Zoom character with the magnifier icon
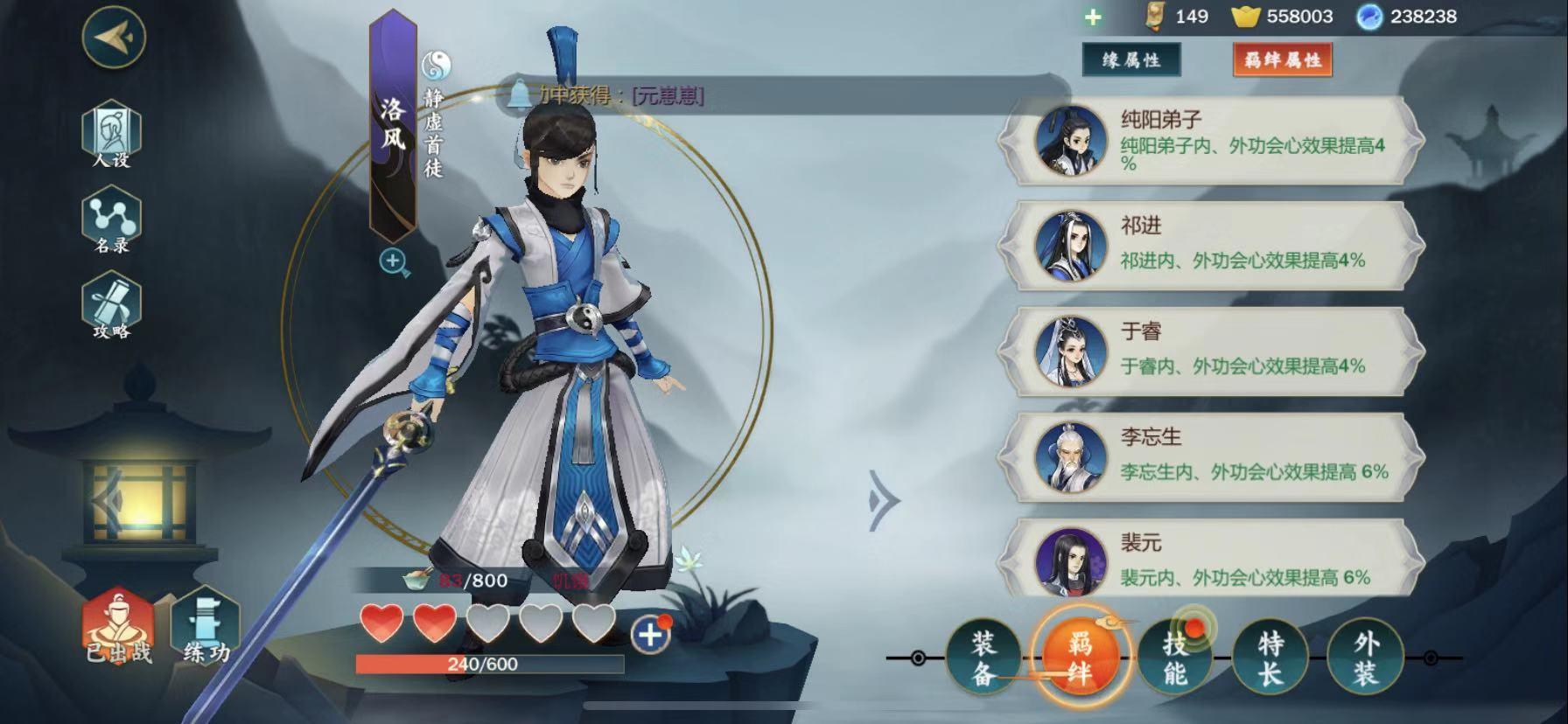 coord(394,261)
